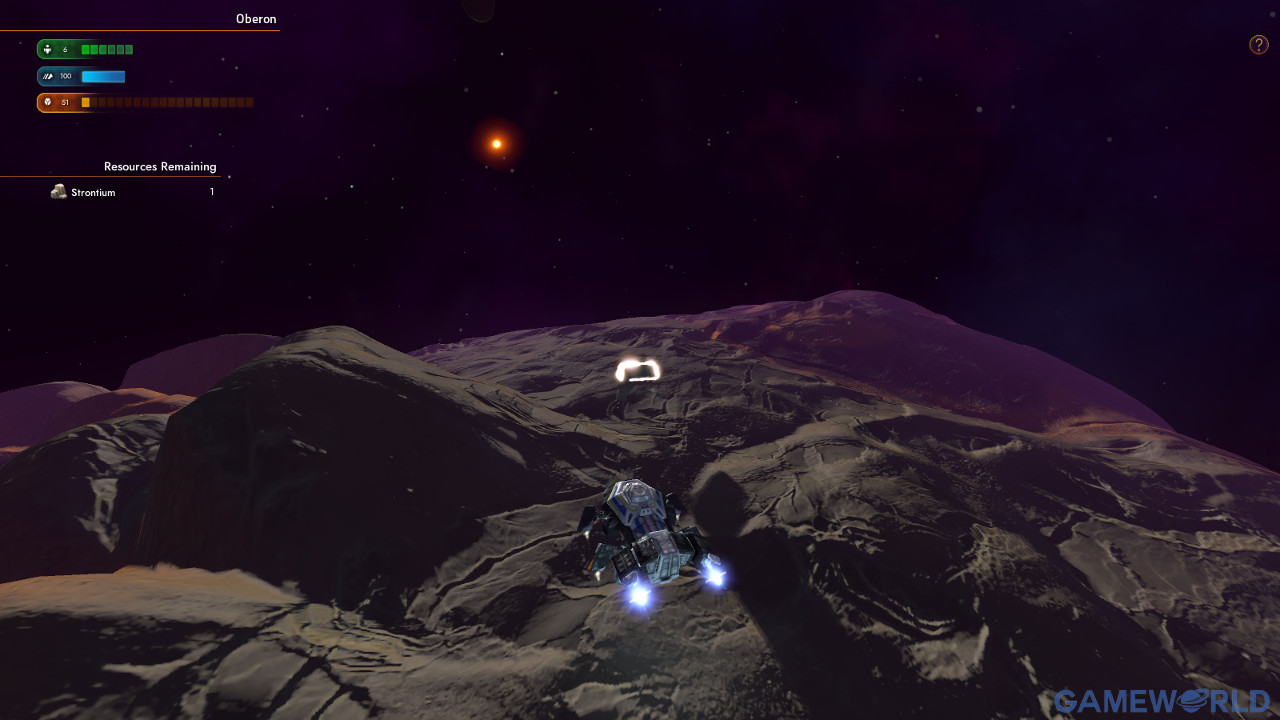Click the glowing beacon marker on the hill

pos(636,372)
